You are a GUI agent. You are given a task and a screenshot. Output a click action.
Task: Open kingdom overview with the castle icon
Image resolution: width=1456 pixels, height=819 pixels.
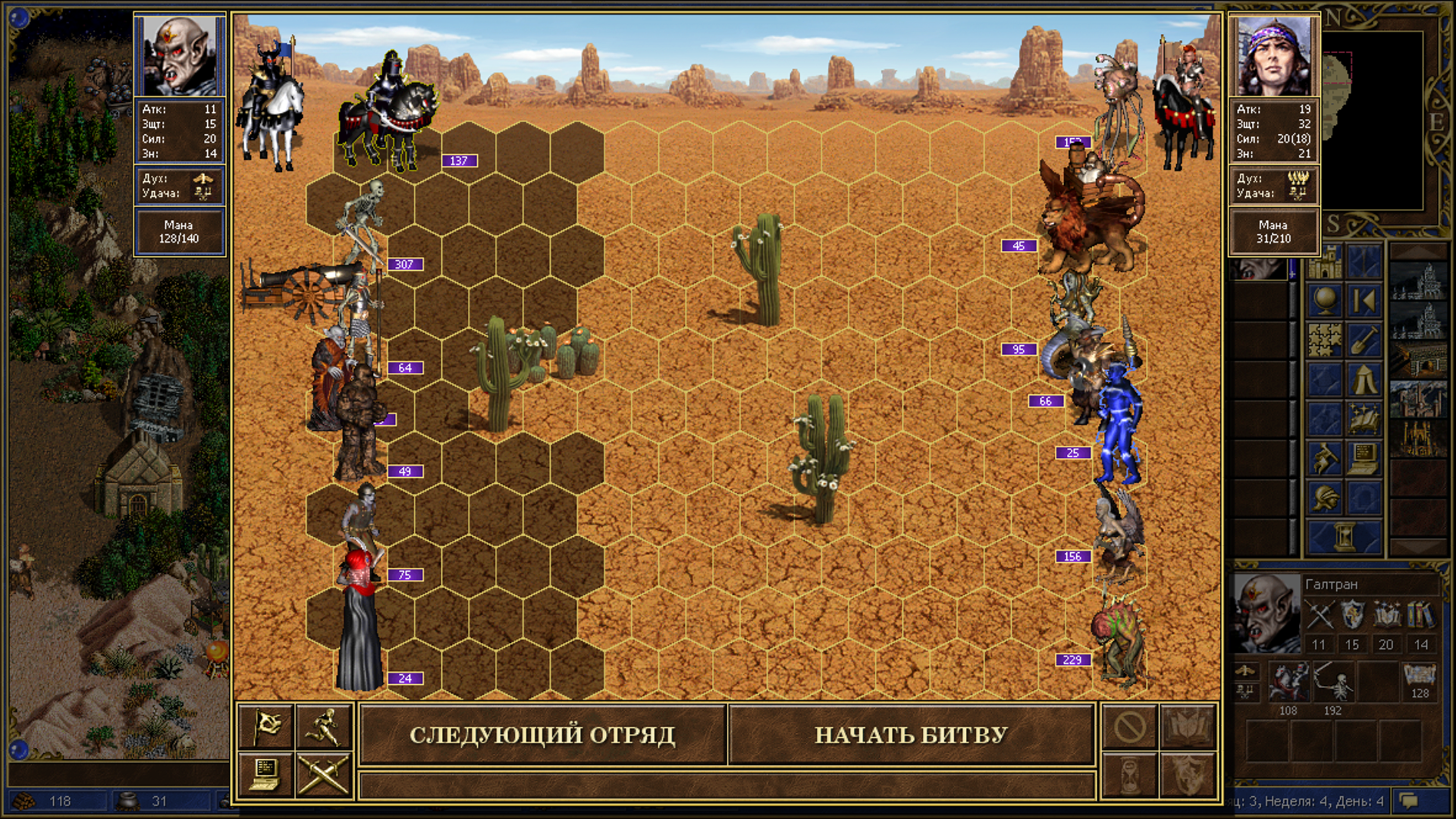coord(1325,262)
